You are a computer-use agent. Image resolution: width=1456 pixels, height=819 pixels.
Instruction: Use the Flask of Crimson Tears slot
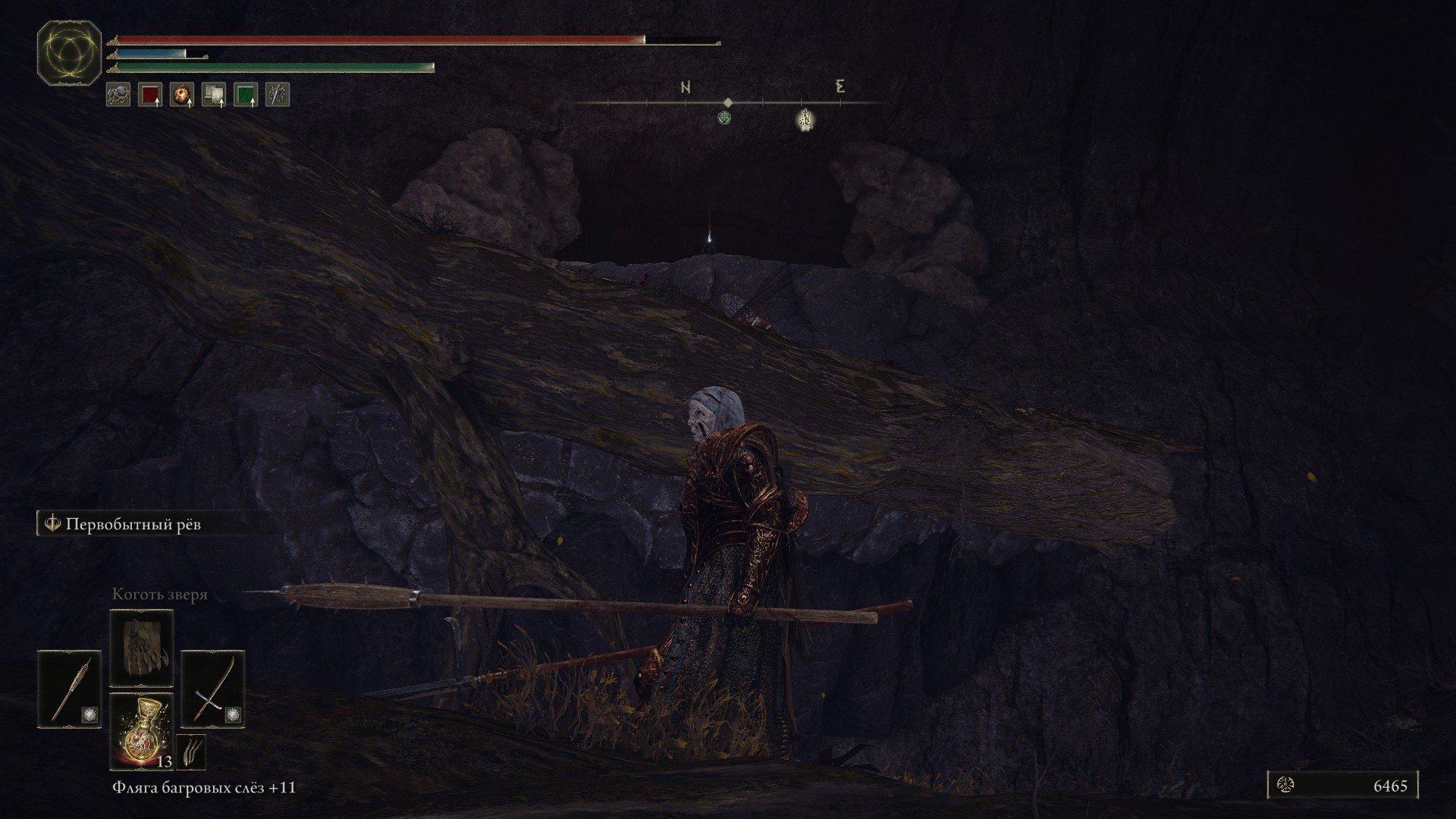[142, 730]
